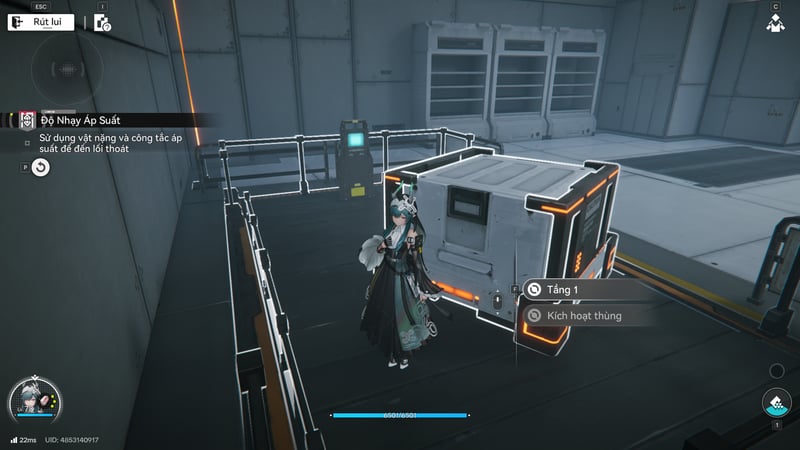Activate the teal skill icon
800x450 pixels.
[x=775, y=404]
